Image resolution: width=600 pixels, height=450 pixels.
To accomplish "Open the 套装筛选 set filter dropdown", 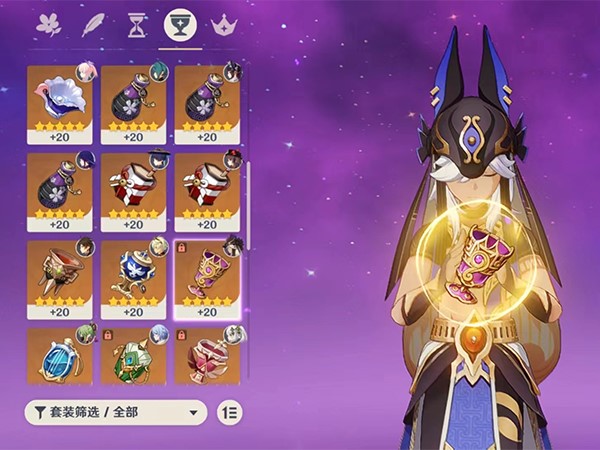I will (x=115, y=412).
